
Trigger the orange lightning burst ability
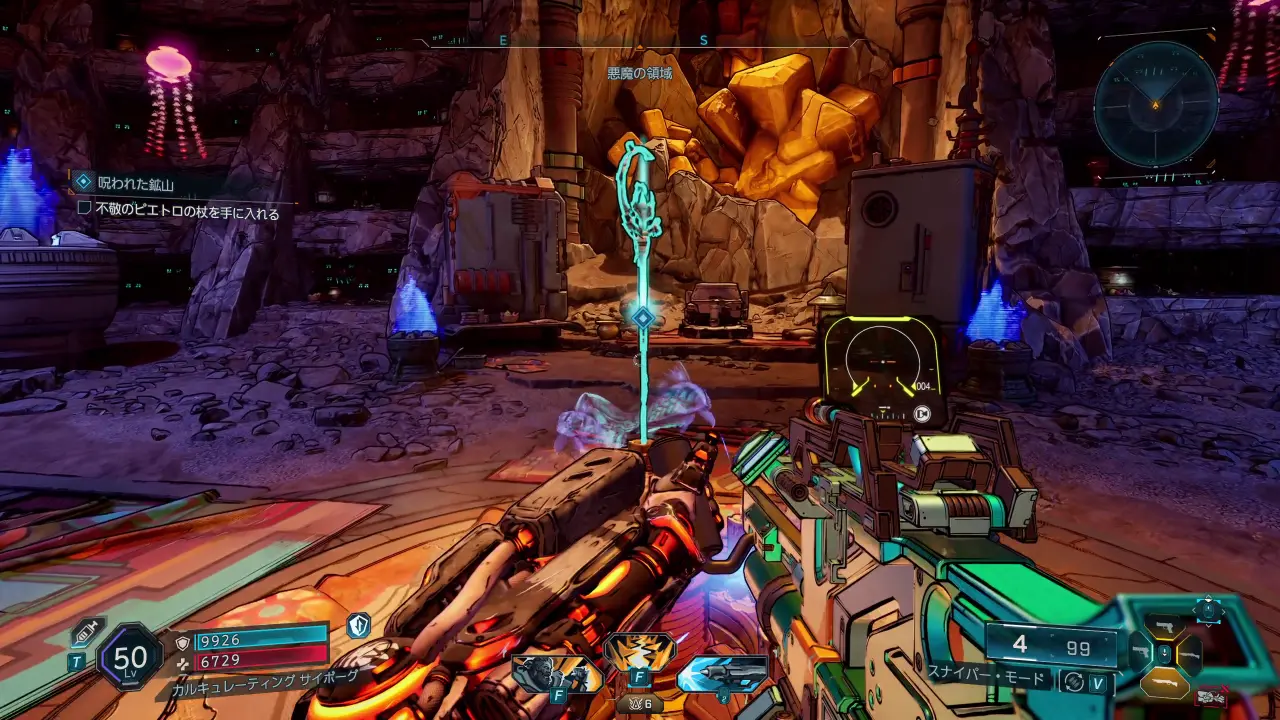pyautogui.click(x=639, y=653)
